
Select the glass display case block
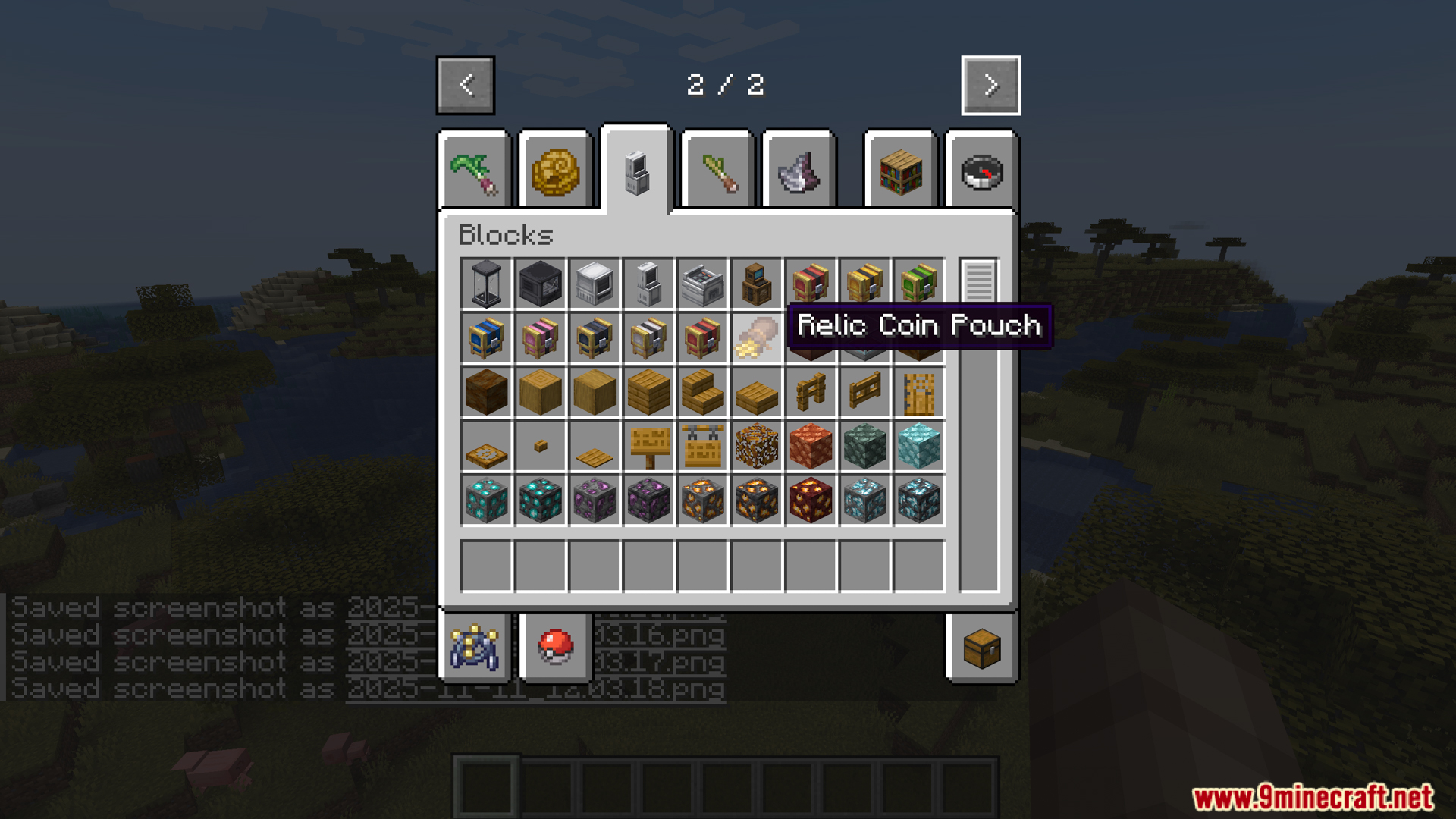tap(486, 284)
